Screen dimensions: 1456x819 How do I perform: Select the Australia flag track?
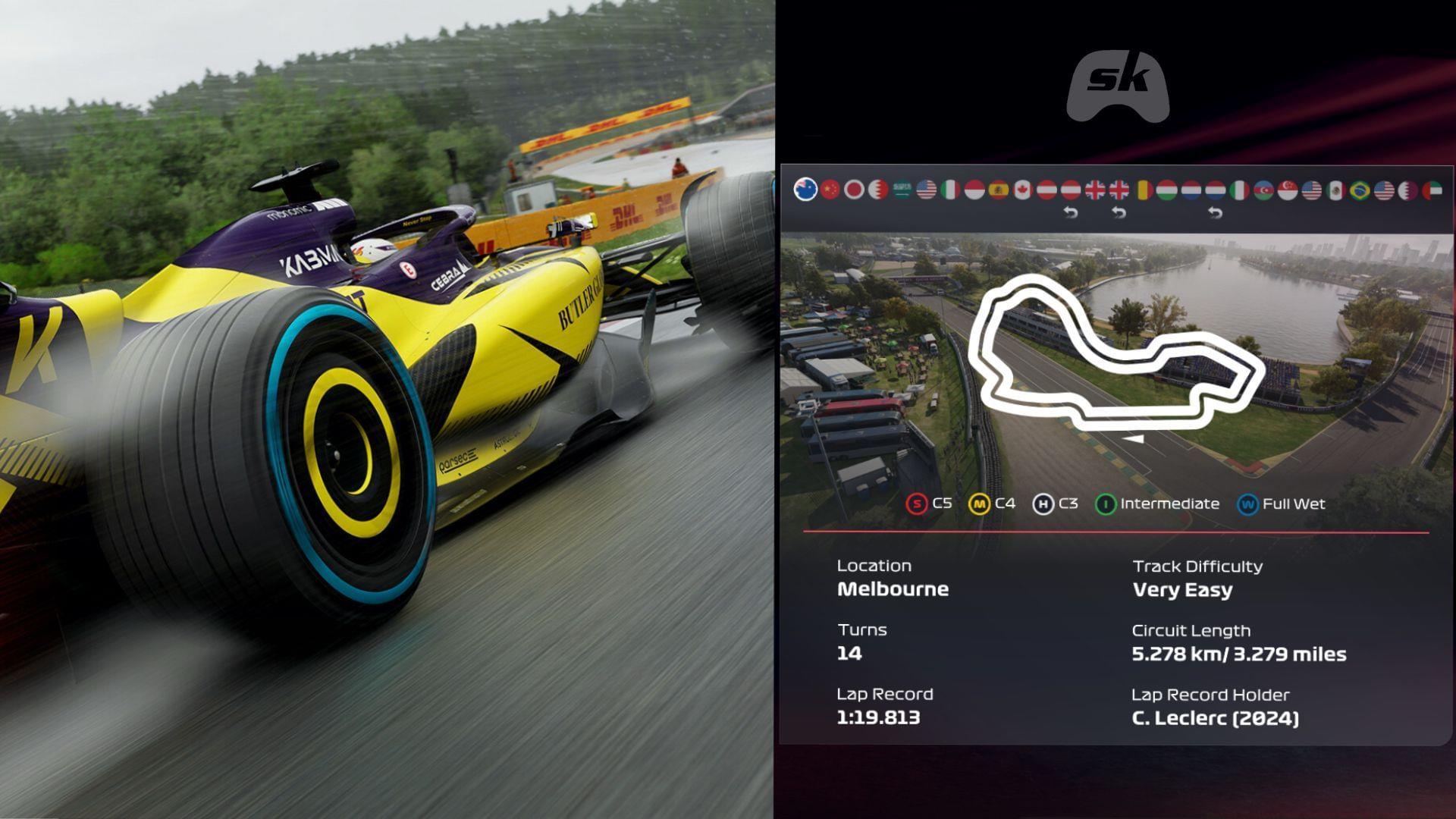[x=805, y=190]
